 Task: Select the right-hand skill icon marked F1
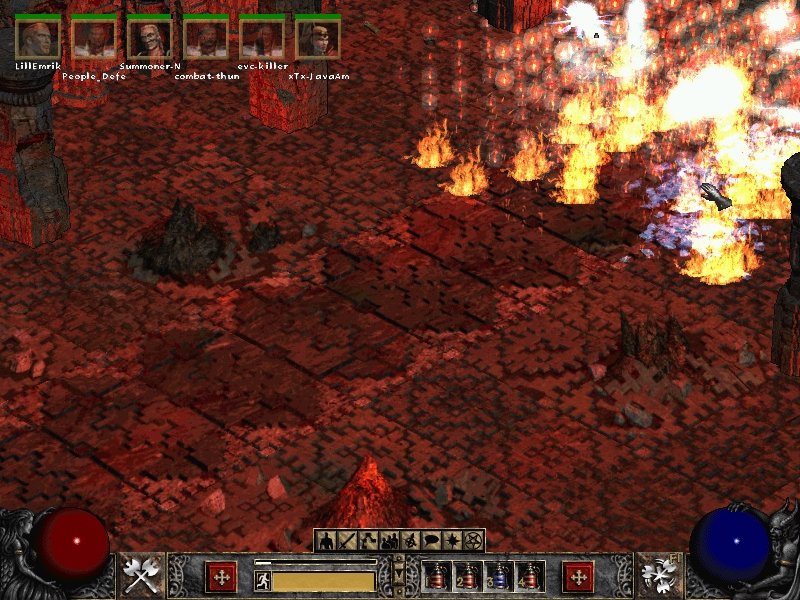(x=657, y=576)
